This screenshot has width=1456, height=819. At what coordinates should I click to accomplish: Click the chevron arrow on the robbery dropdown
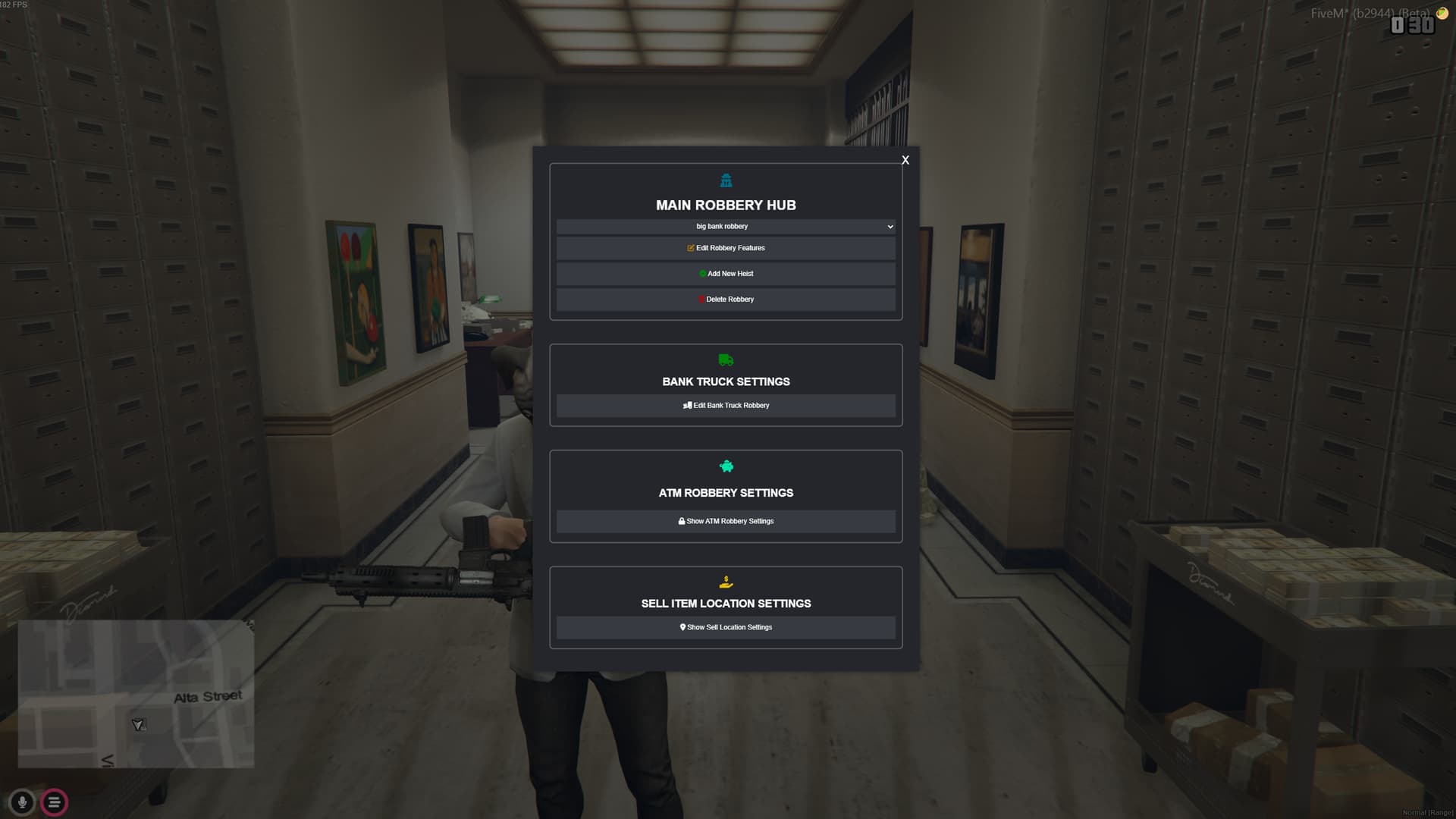point(890,226)
